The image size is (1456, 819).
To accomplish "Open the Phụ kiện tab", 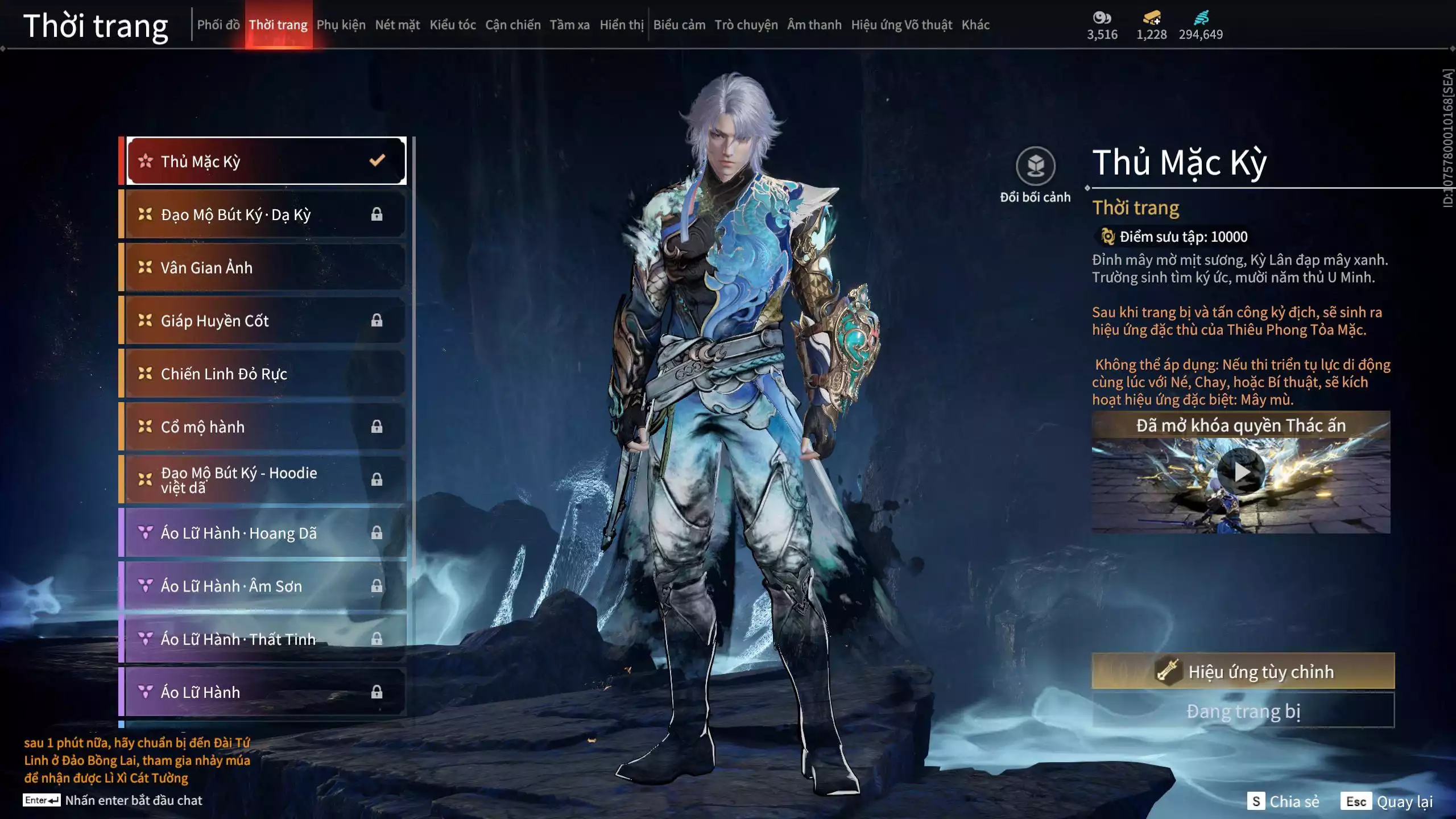I will (341, 25).
